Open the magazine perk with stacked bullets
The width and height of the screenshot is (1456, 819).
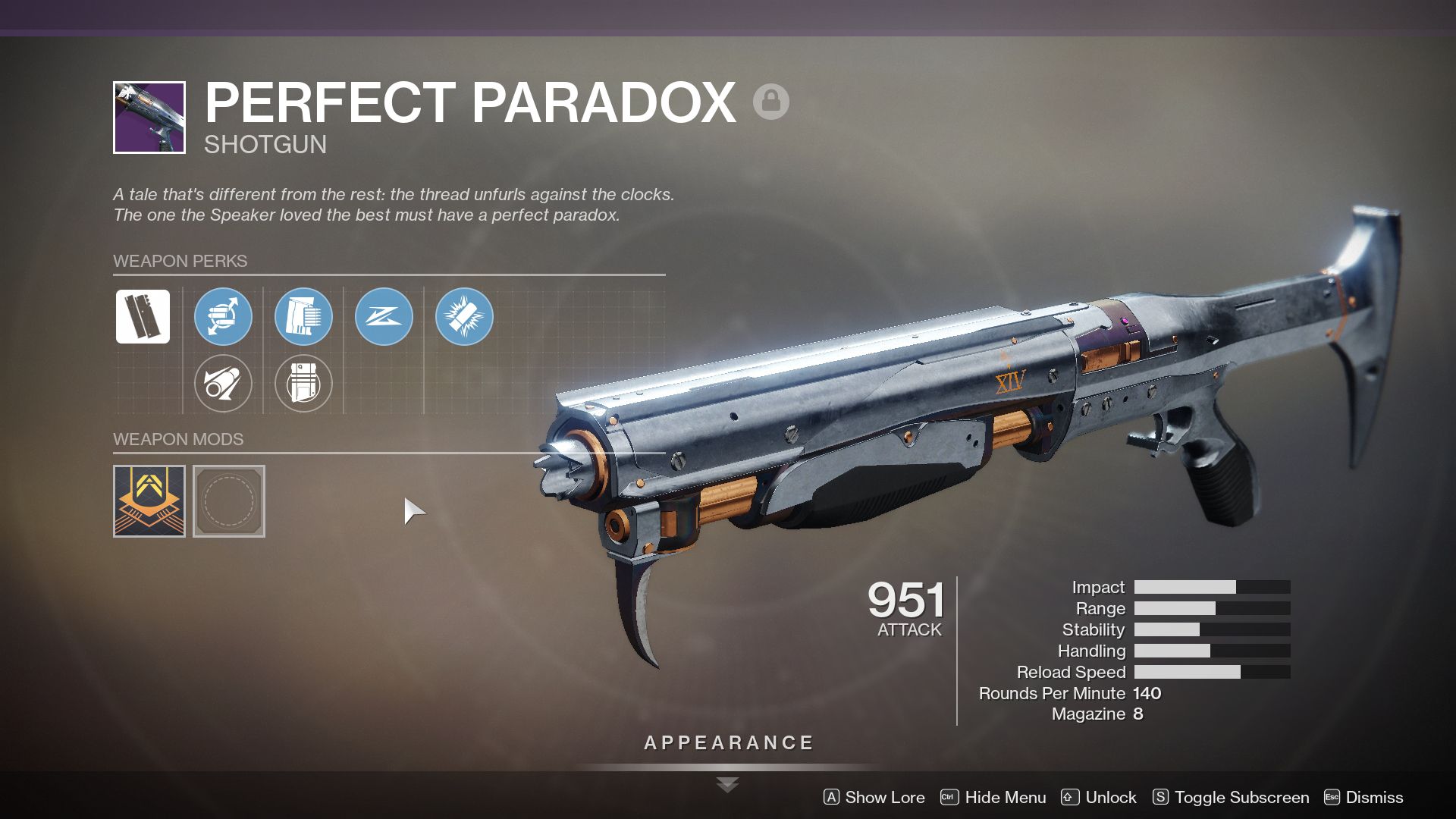pyautogui.click(x=303, y=317)
